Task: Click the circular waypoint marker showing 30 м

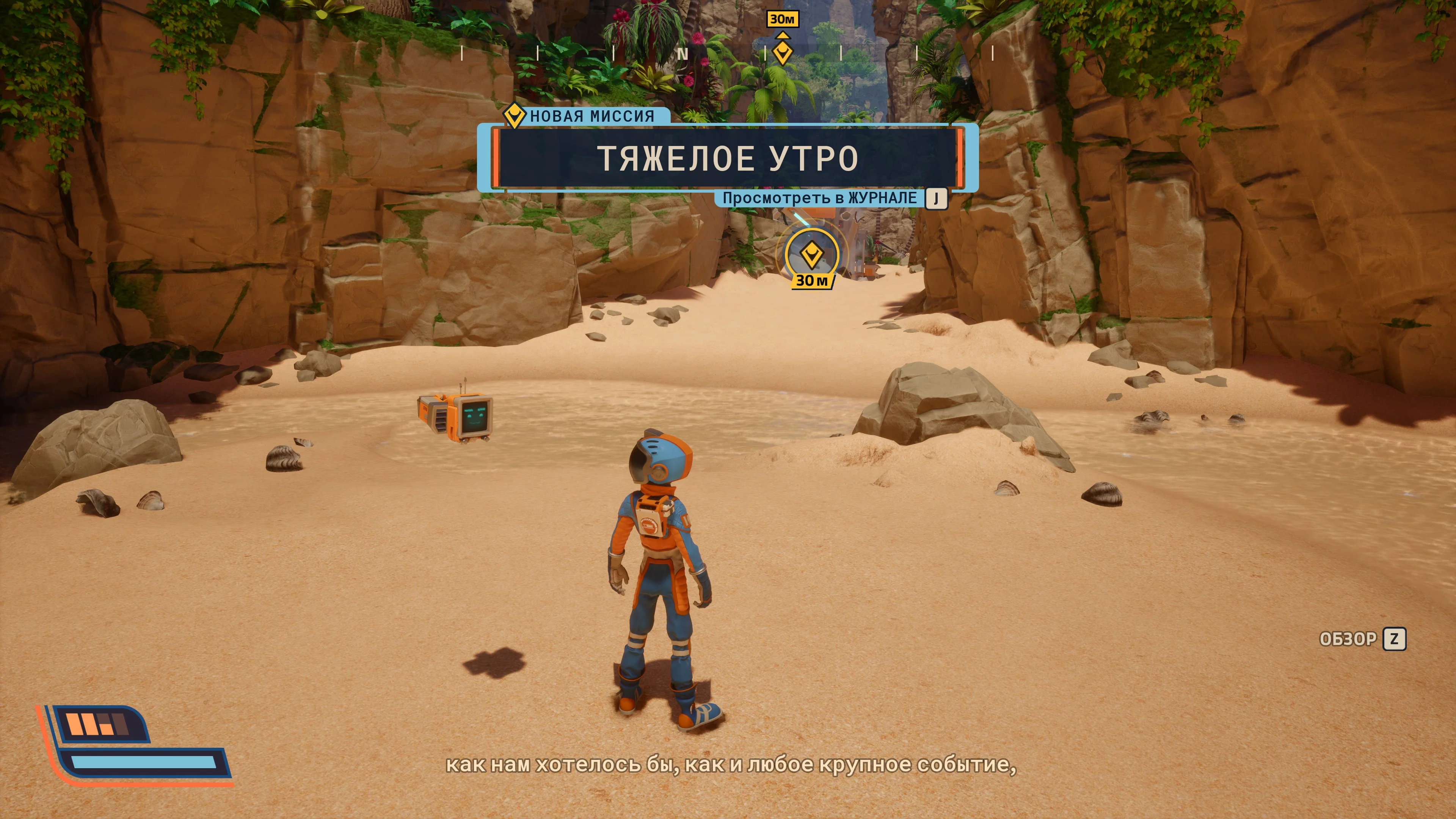Action: point(812,255)
